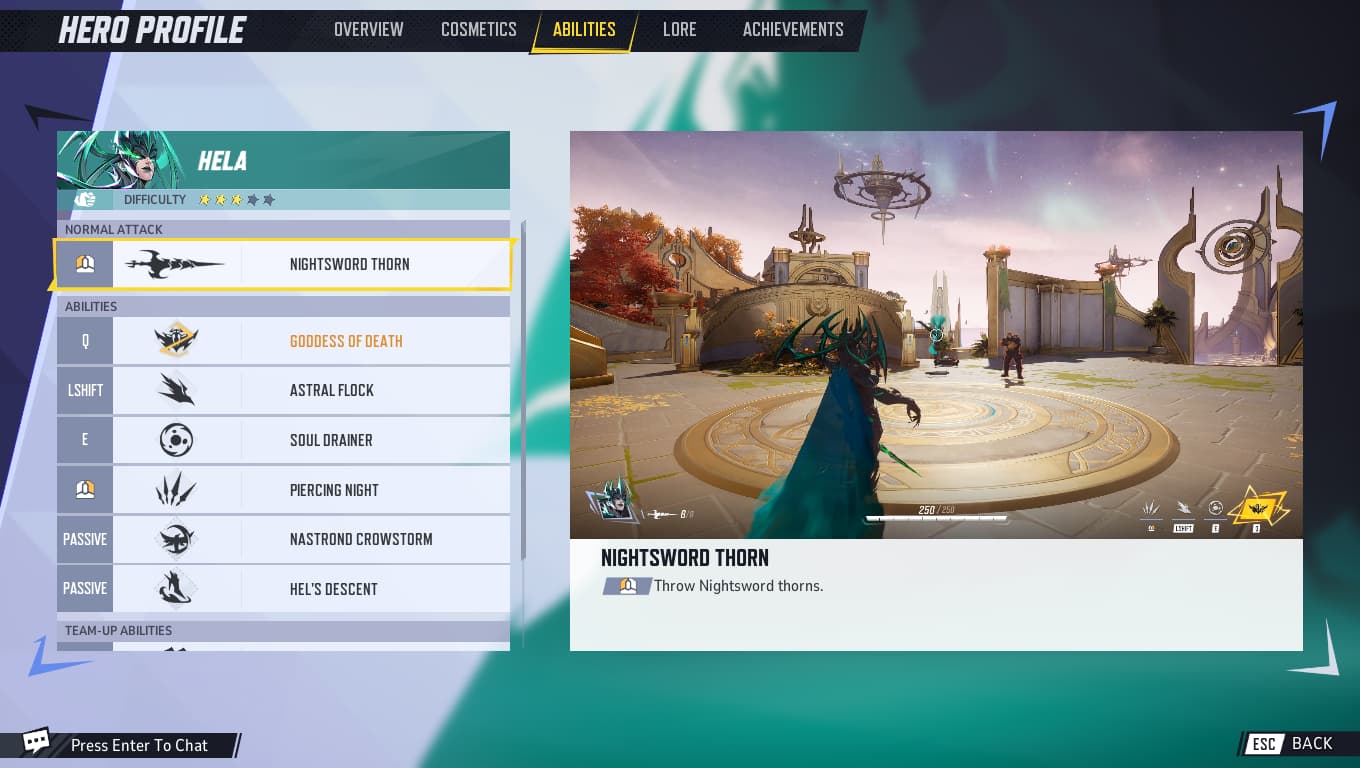1360x768 pixels.
Task: Open the Achievements tab
Action: [792, 29]
